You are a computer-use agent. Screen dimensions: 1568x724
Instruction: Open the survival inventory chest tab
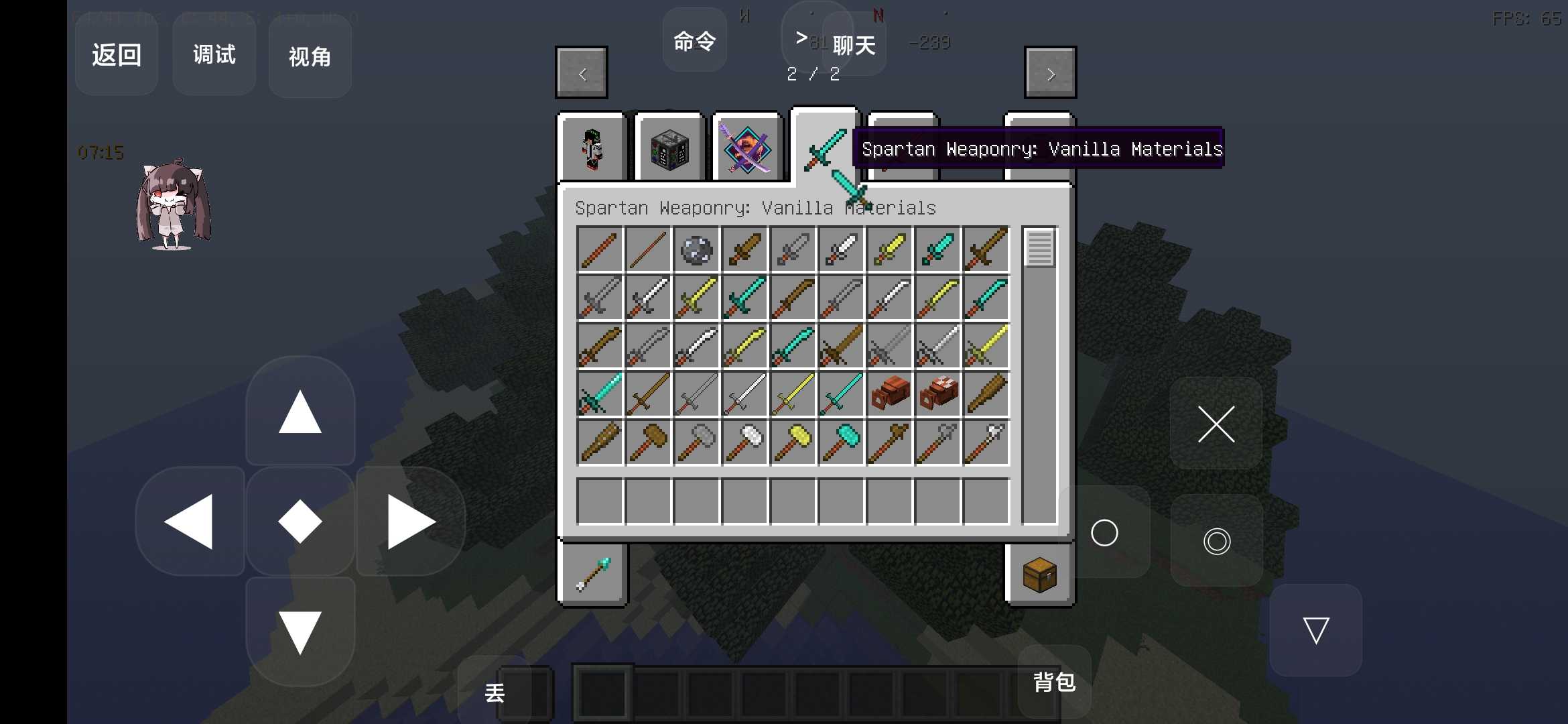pos(1039,575)
